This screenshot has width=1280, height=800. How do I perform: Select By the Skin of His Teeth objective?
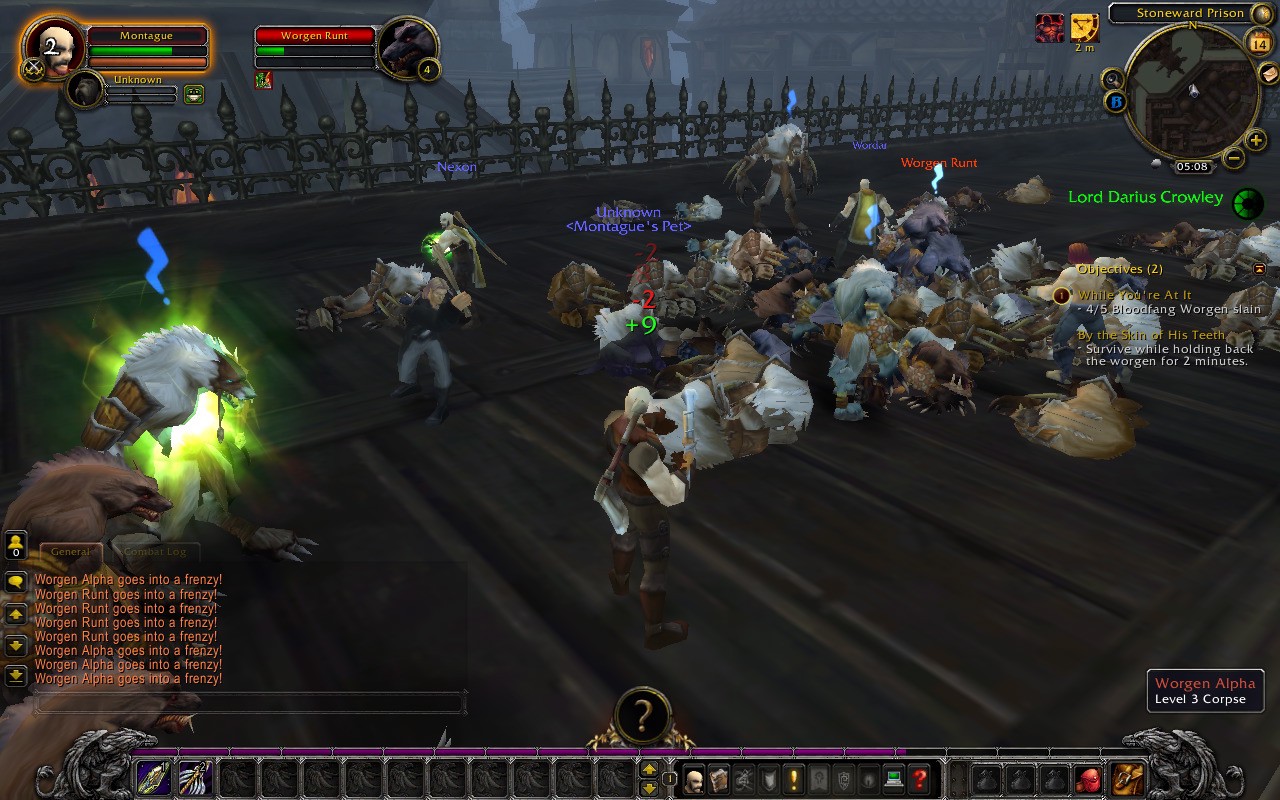click(x=1150, y=335)
